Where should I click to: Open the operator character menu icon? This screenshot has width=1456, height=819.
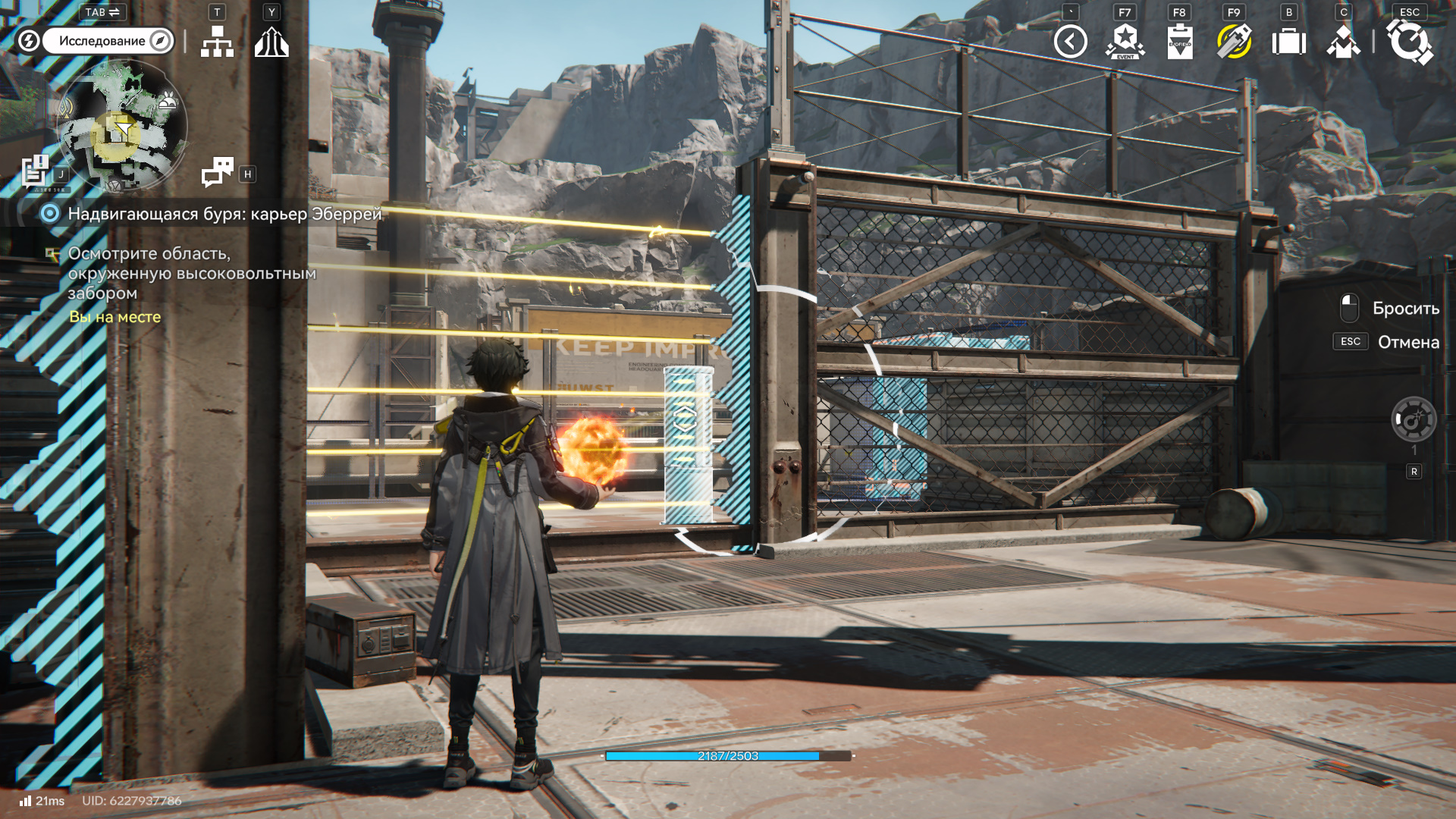coord(1343,42)
